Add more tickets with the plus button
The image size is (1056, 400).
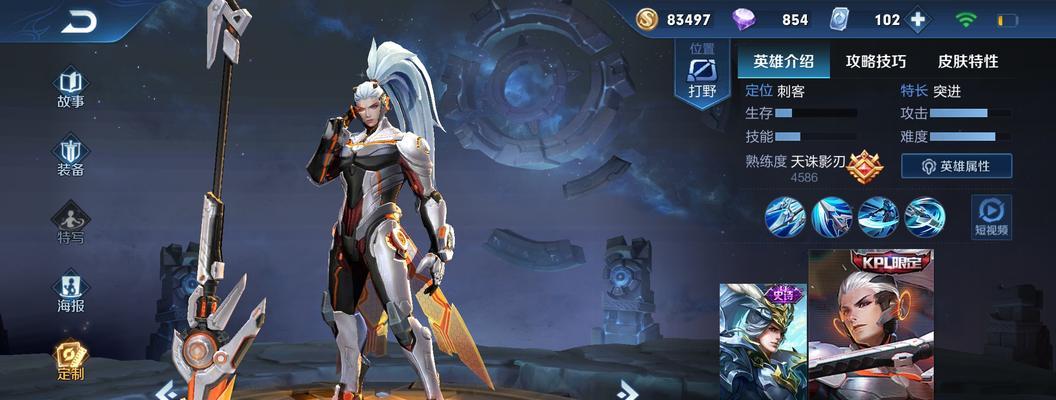(919, 20)
